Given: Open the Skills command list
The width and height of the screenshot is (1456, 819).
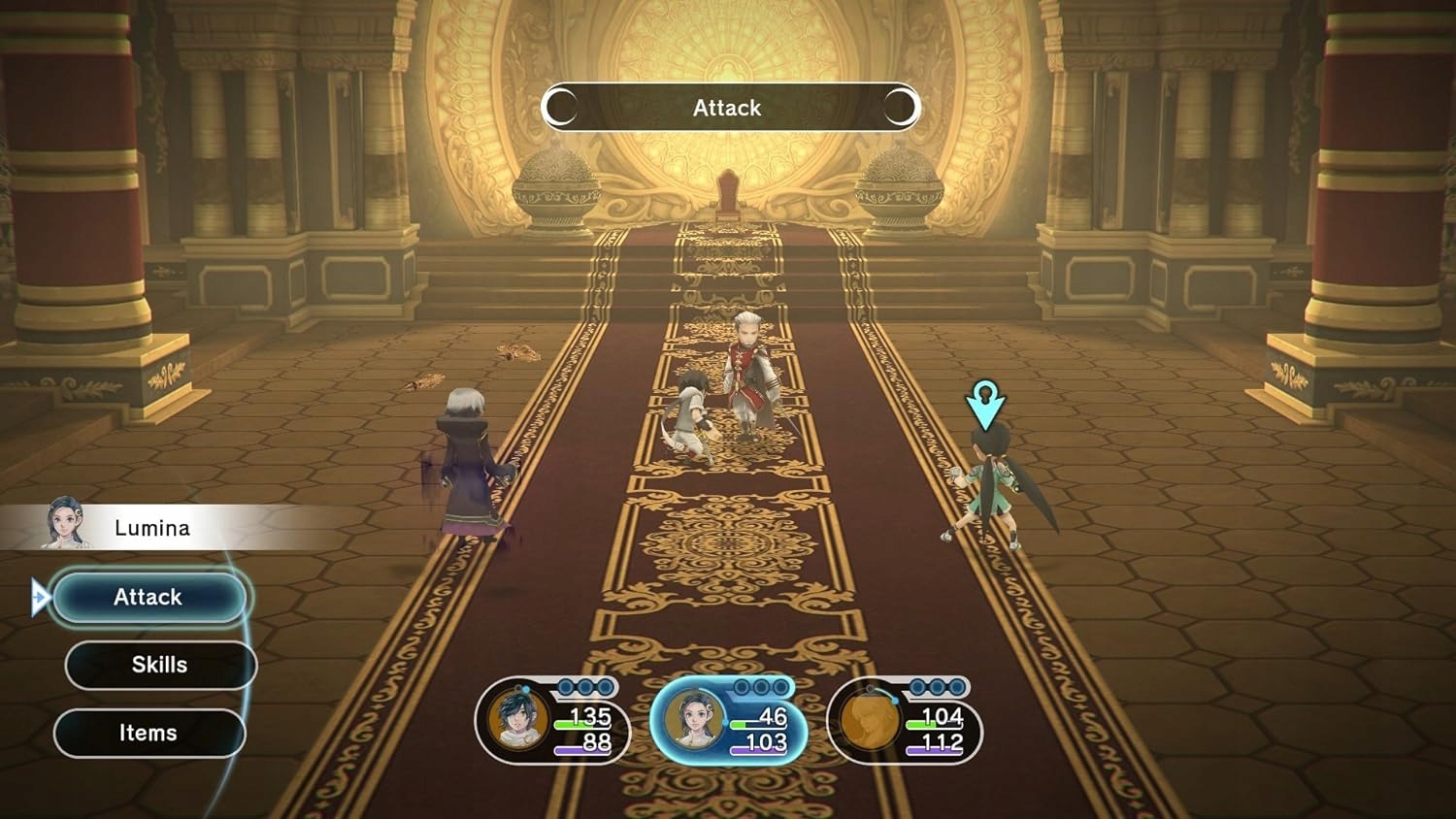Looking at the screenshot, I should coord(160,665).
